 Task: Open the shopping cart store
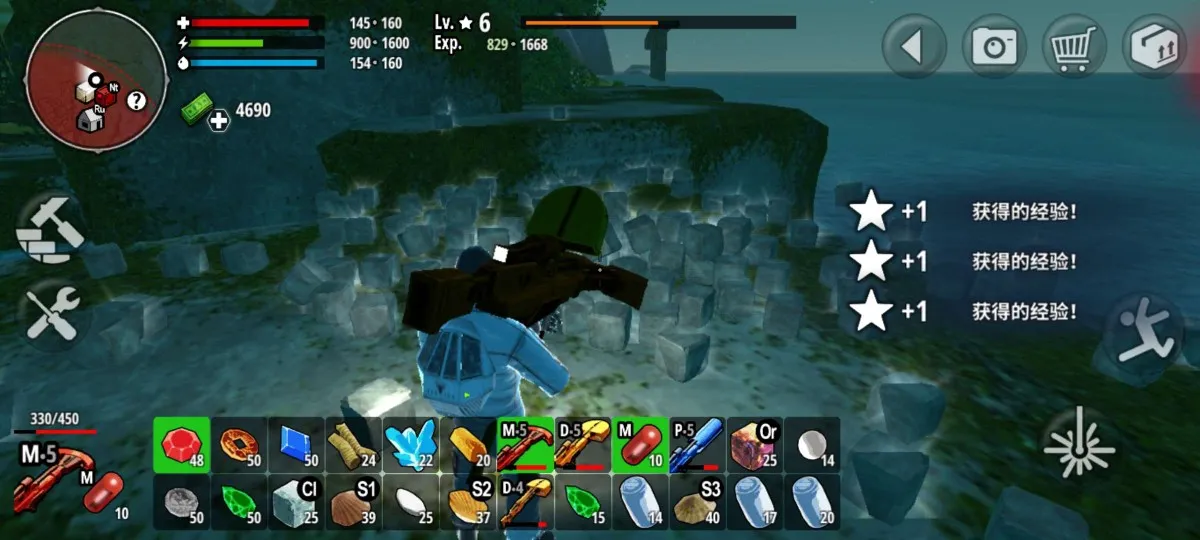point(1074,47)
